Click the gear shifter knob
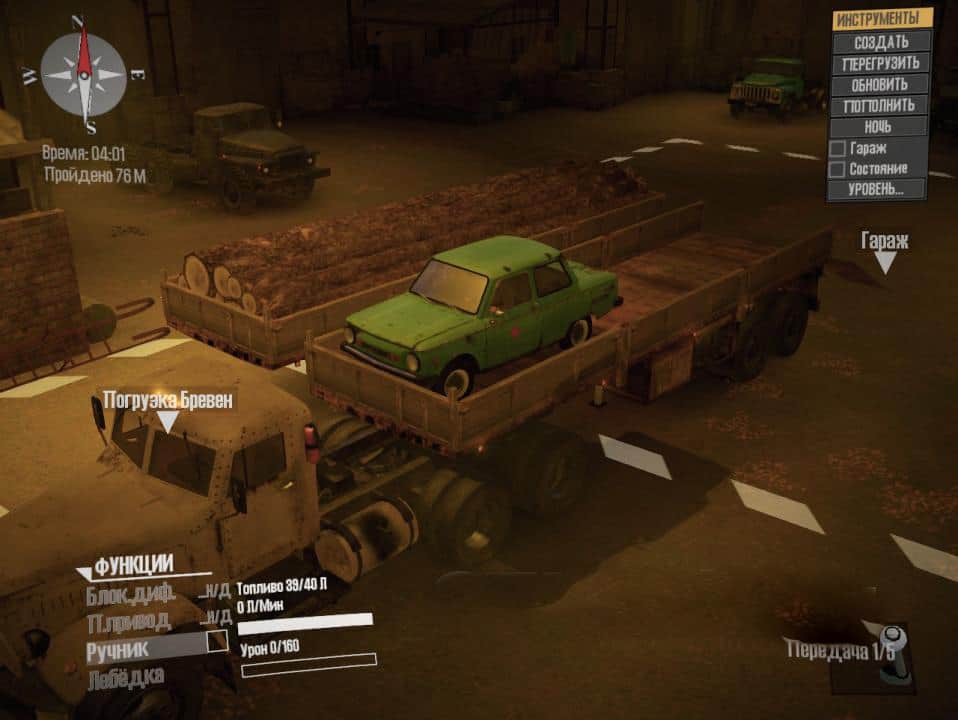Screen dimensions: 958x720 click(893, 650)
